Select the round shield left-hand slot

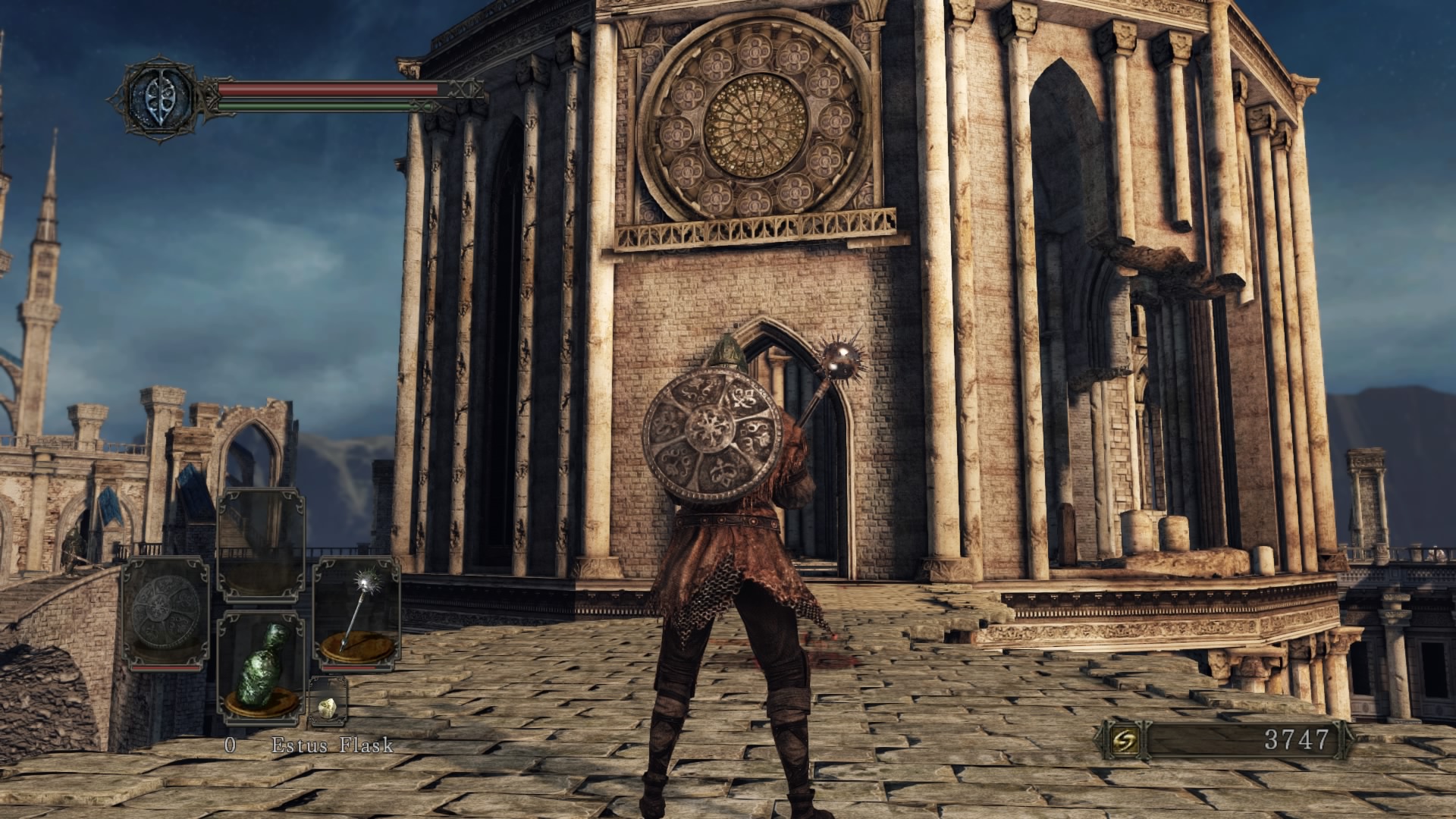coord(165,613)
